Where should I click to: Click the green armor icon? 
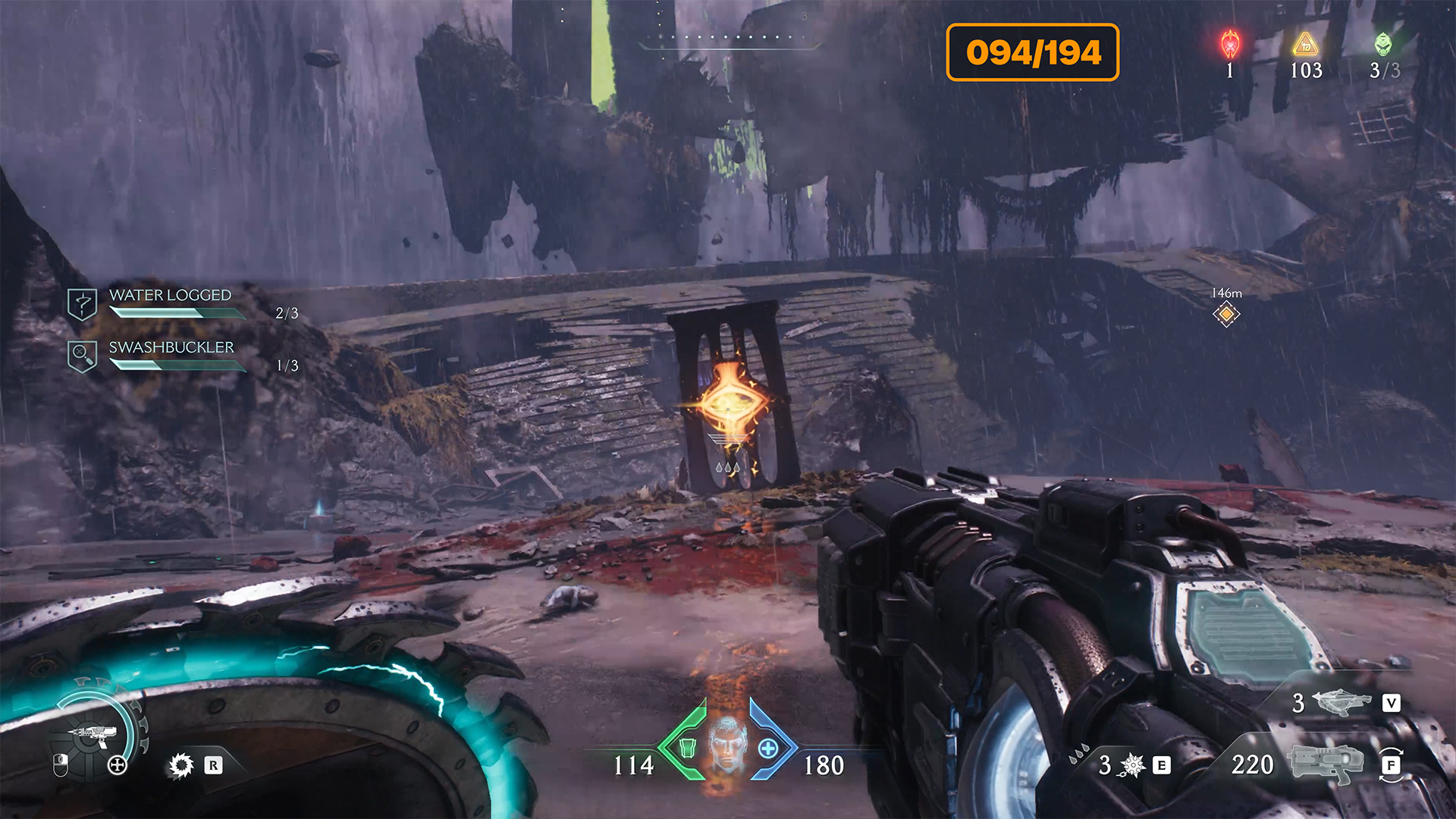687,748
